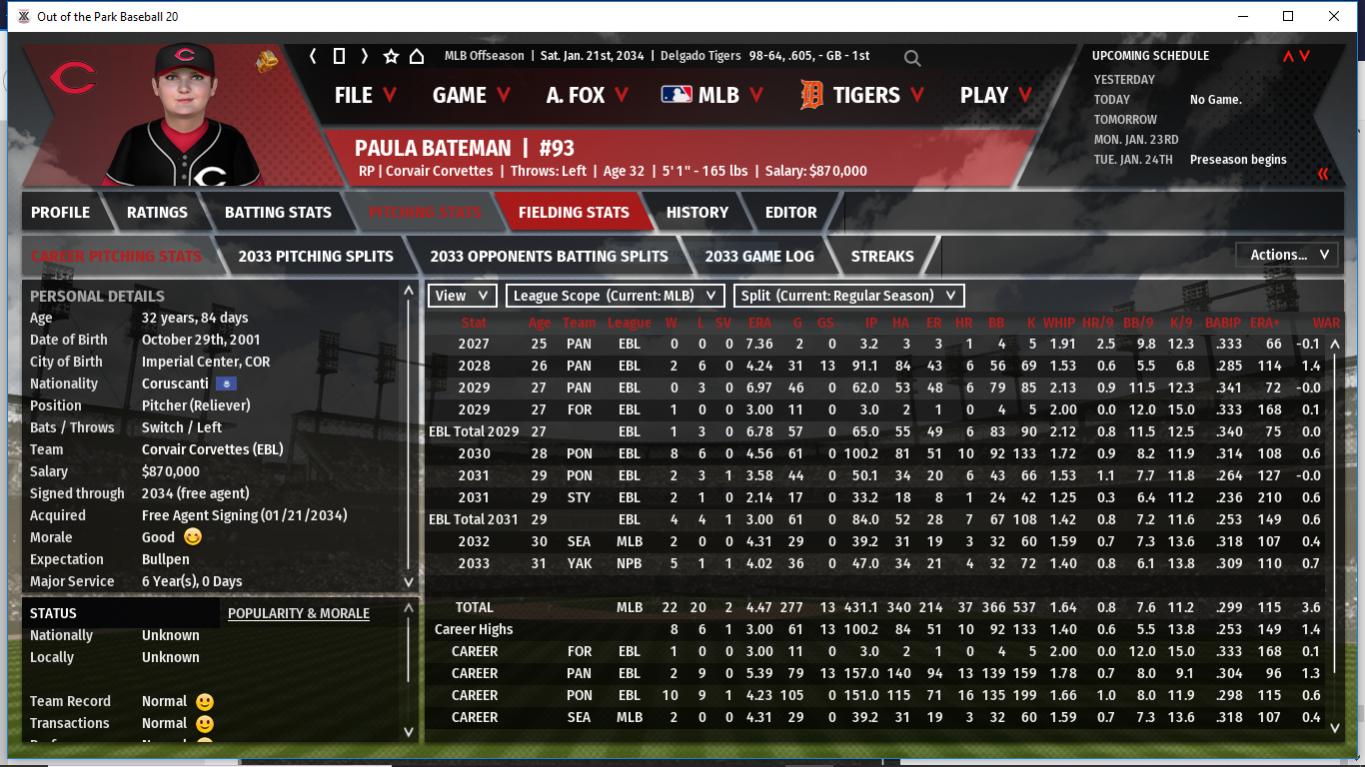Change the Split Regular Season dropdown
Image resolution: width=1365 pixels, height=767 pixels.
tap(849, 296)
